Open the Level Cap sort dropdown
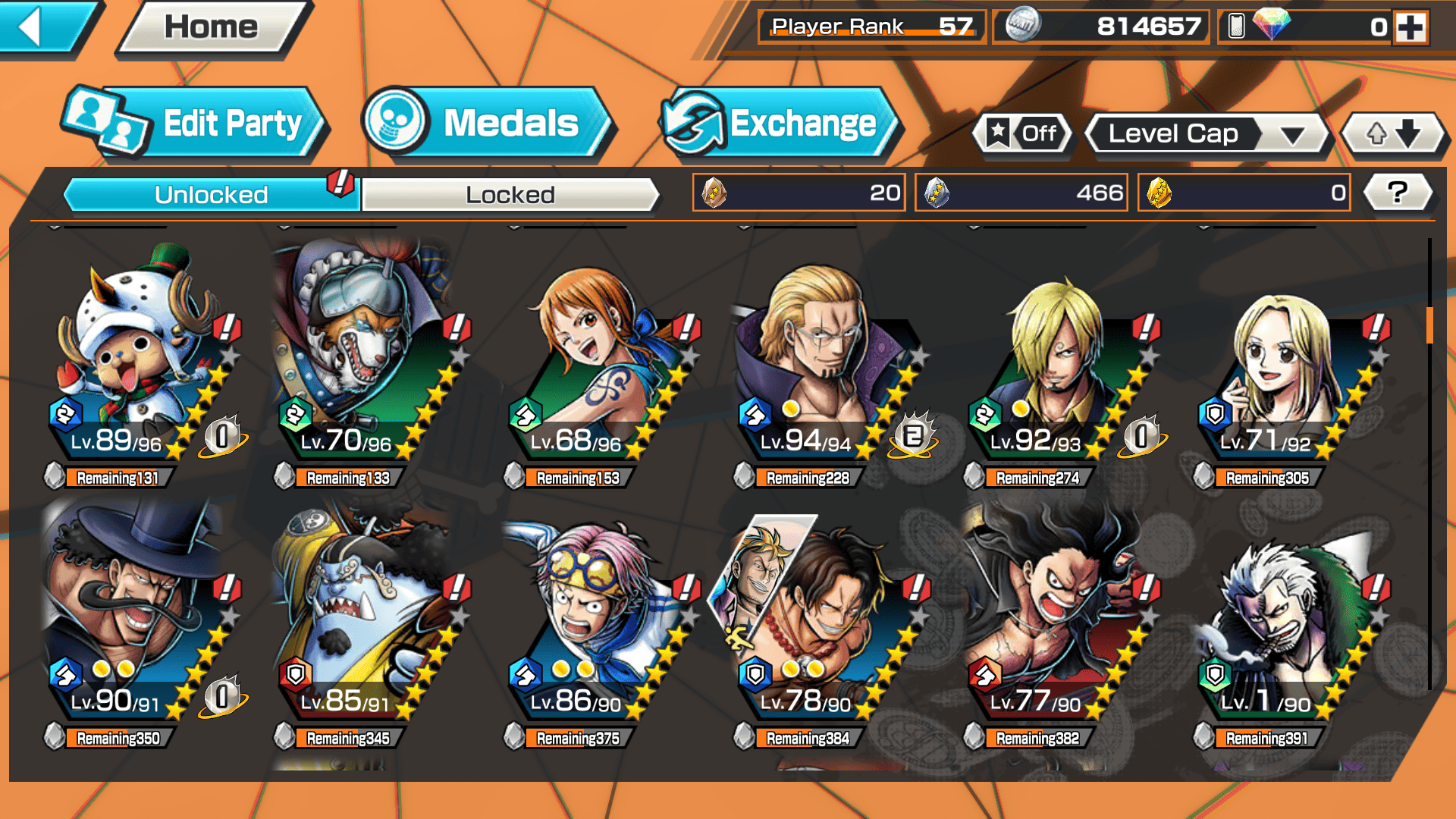The width and height of the screenshot is (1456, 819). pos(1207,134)
